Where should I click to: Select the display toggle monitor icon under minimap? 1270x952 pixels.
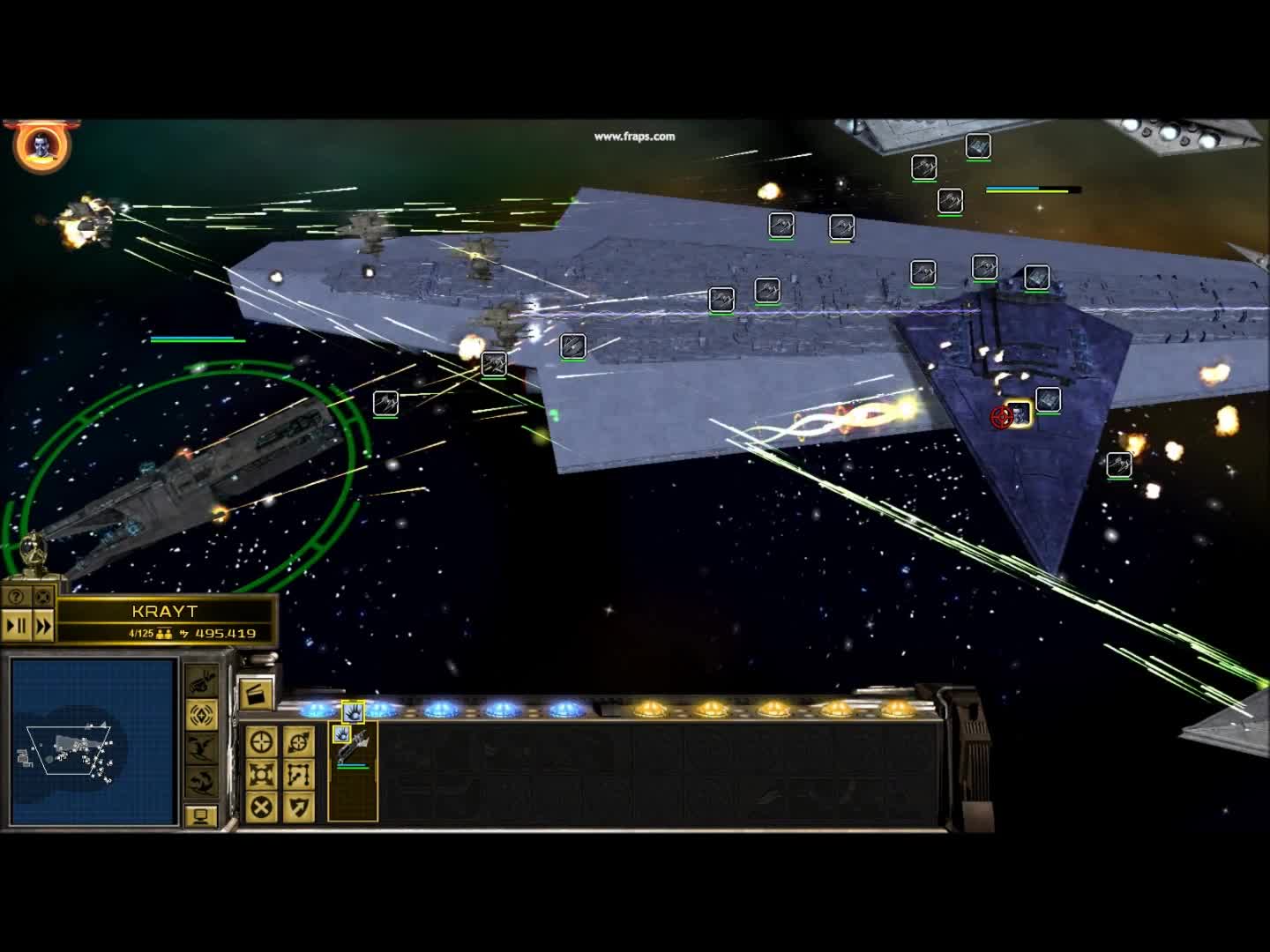[x=202, y=814]
